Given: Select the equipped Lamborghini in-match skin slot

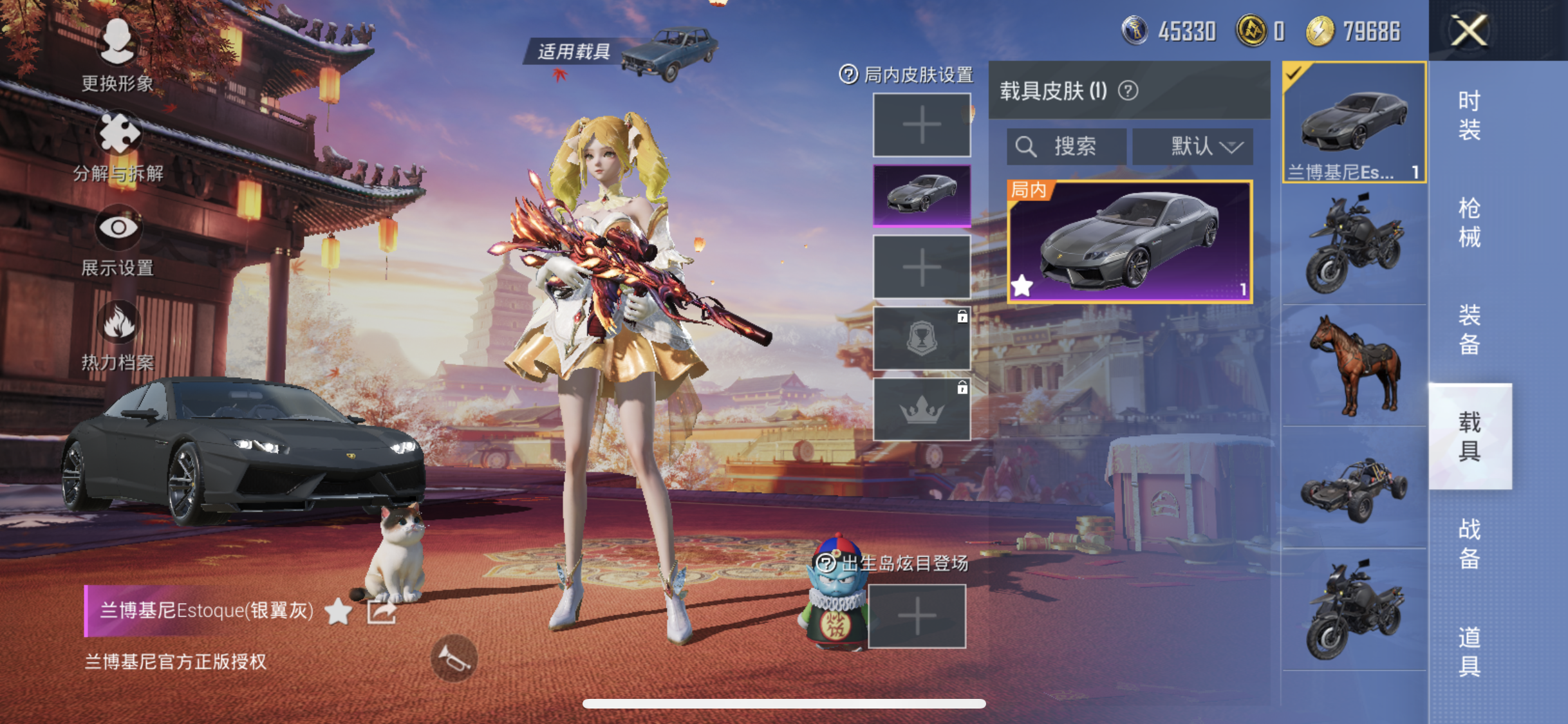Looking at the screenshot, I should click(922, 195).
